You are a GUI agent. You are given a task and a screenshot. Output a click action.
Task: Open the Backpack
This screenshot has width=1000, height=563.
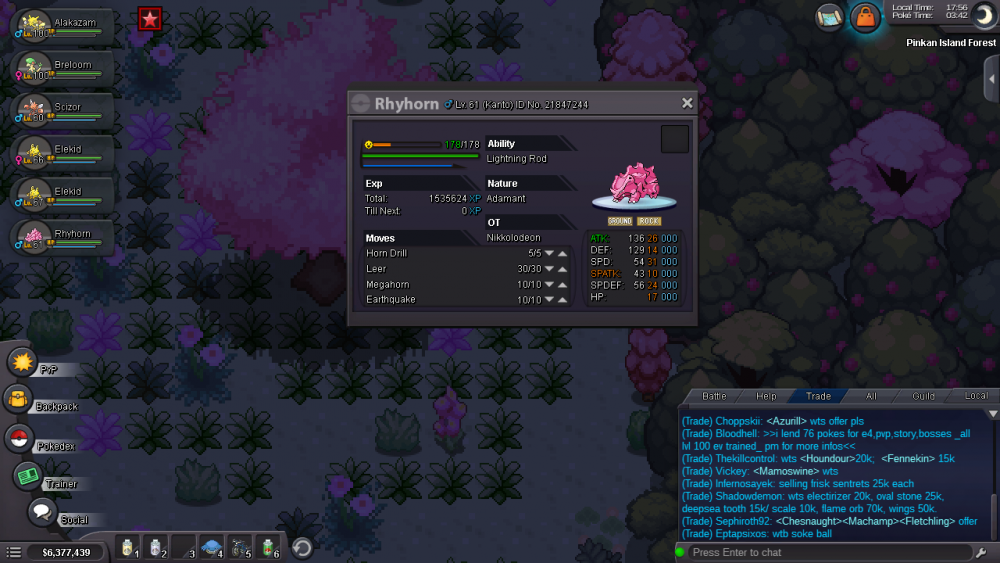[19, 401]
